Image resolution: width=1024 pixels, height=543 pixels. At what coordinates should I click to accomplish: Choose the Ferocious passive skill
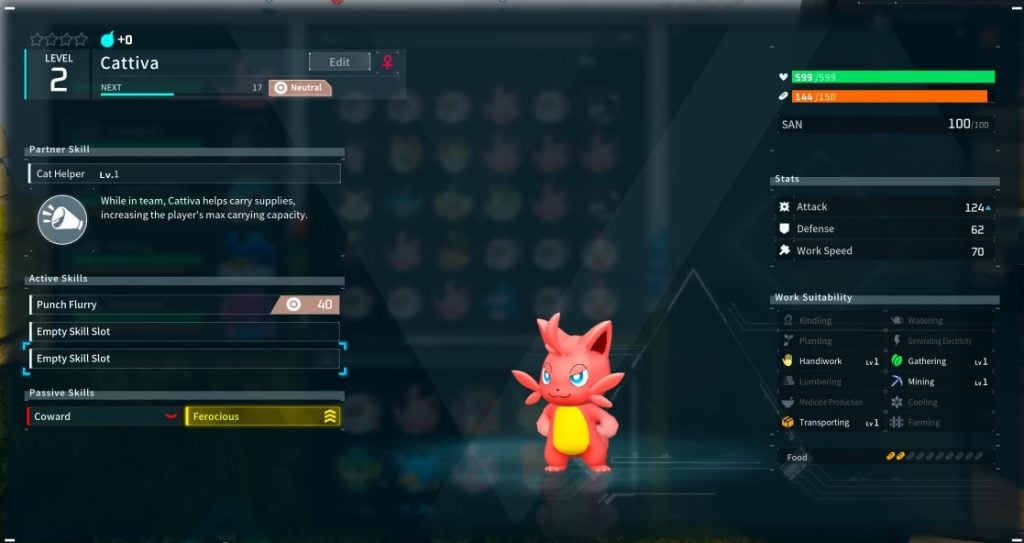263,416
